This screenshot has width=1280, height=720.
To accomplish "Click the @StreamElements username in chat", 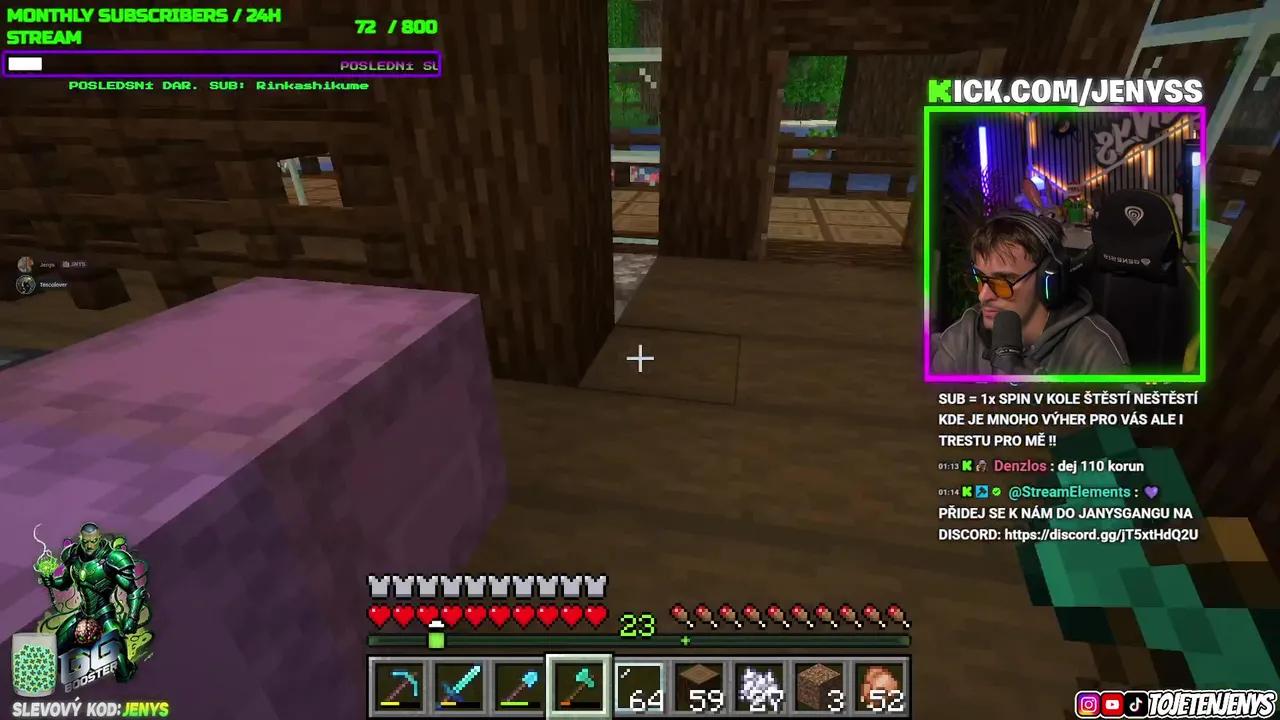I will click(x=1069, y=491).
